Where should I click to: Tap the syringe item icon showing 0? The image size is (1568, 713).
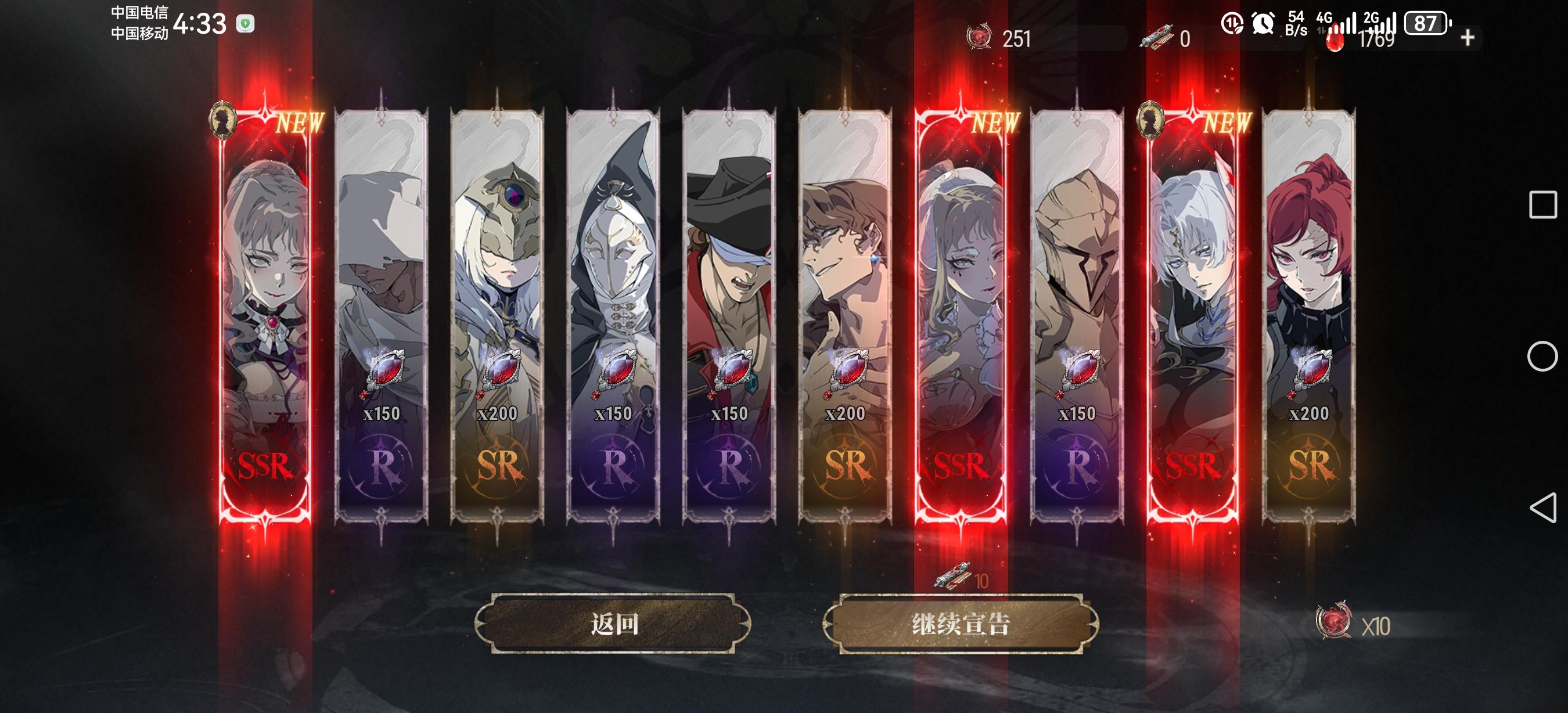[1164, 39]
